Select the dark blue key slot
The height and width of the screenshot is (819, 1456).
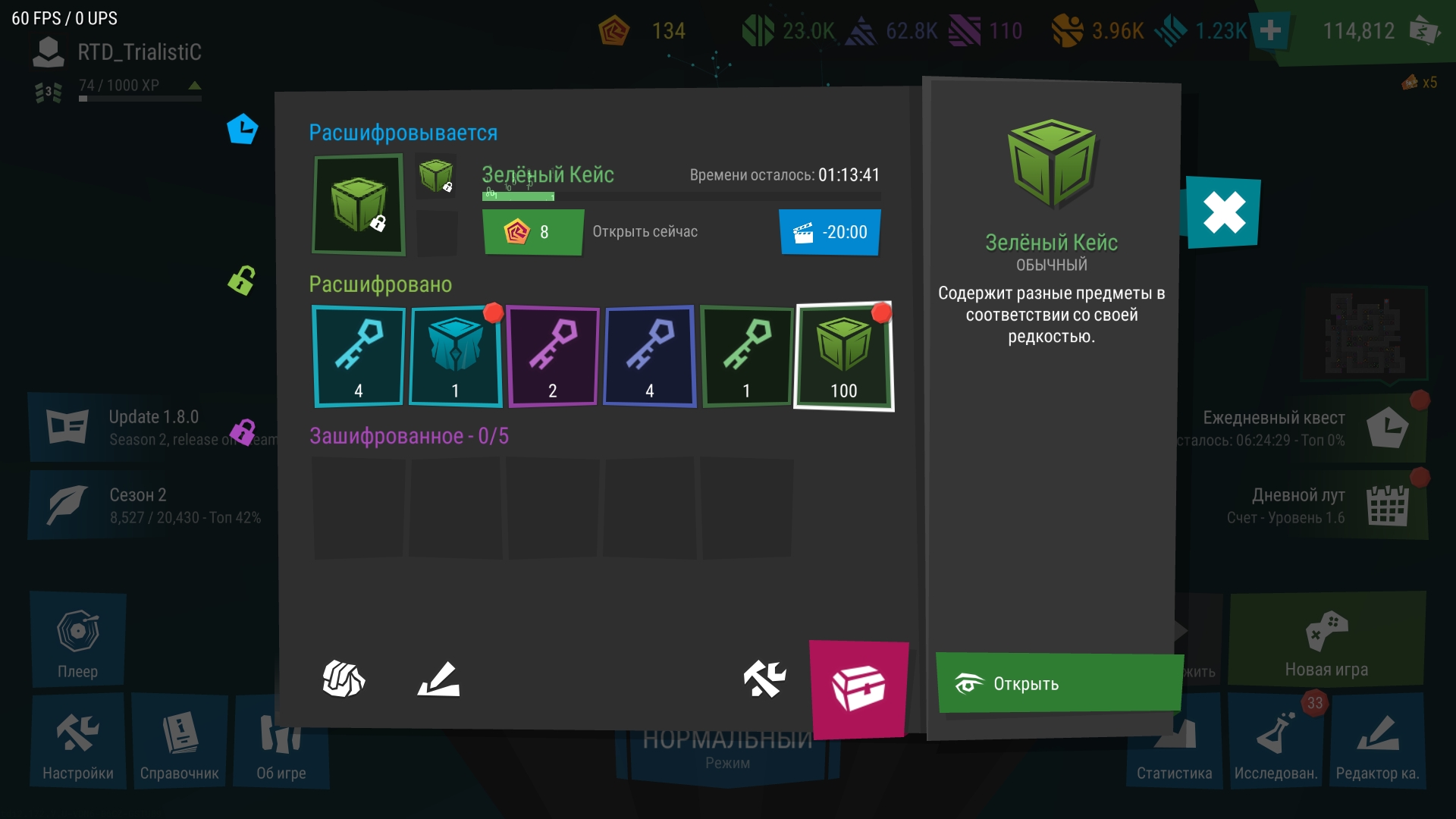pyautogui.click(x=649, y=356)
